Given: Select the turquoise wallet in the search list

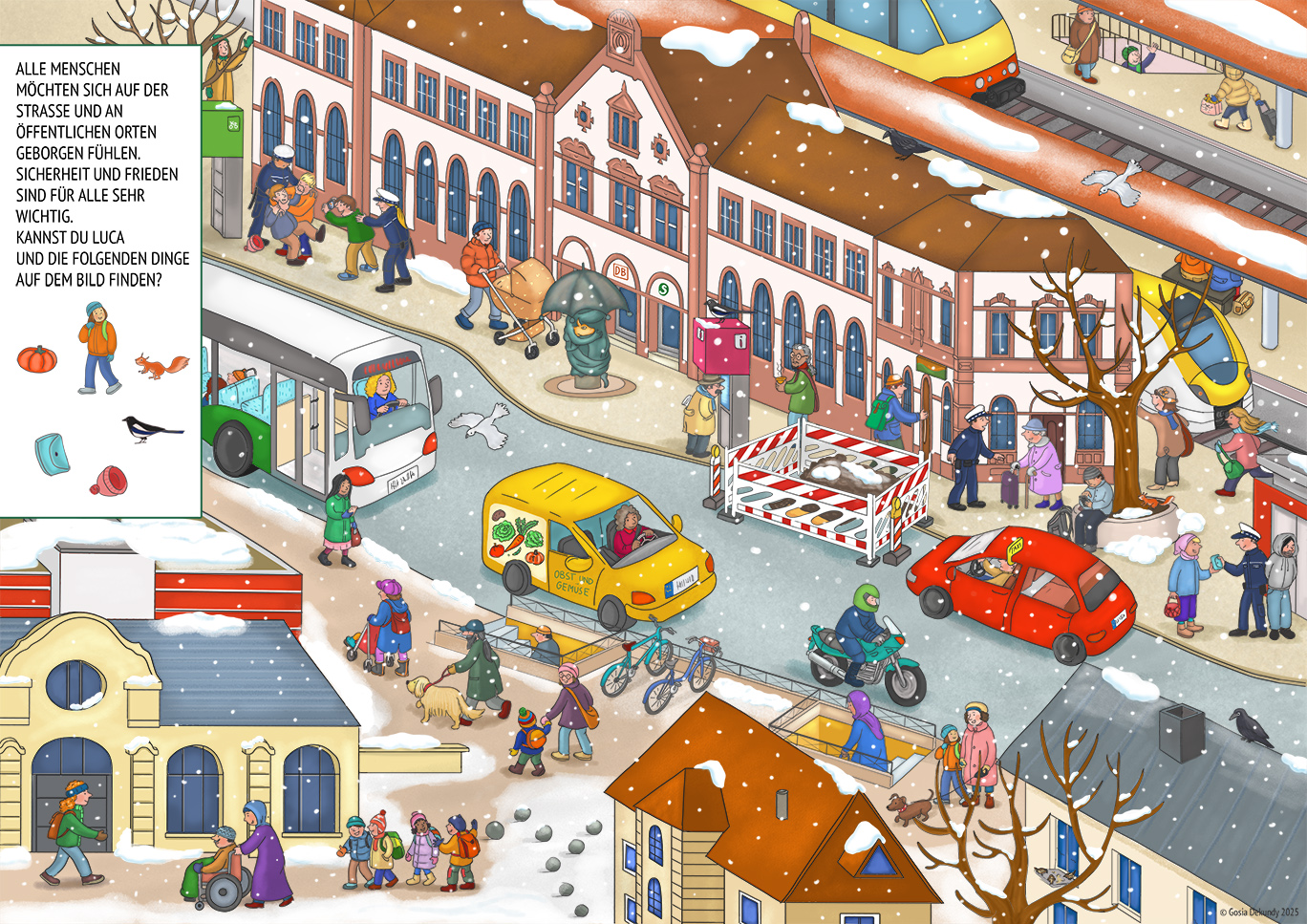Looking at the screenshot, I should tap(52, 453).
